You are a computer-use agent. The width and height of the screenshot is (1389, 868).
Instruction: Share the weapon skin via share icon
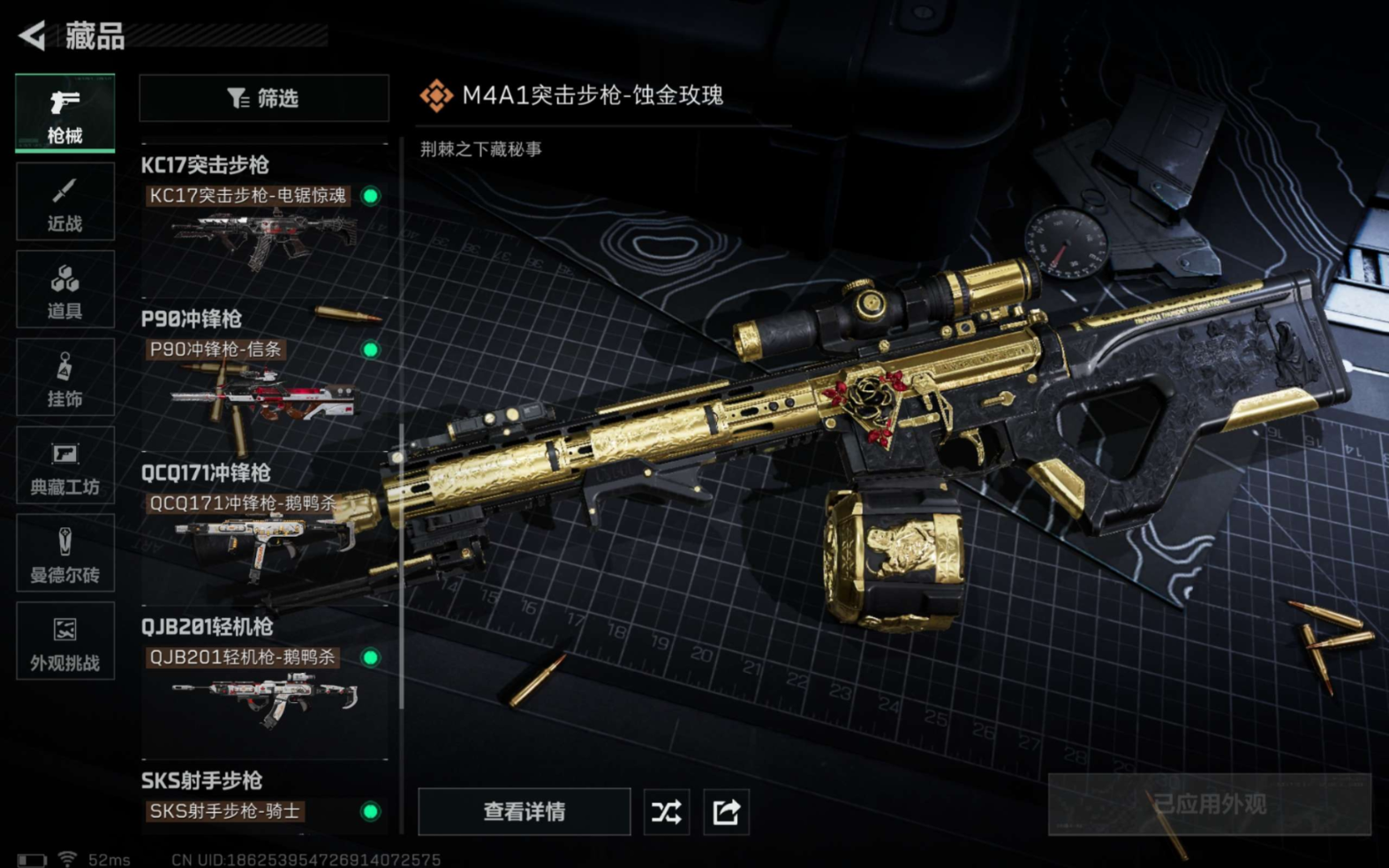[x=726, y=811]
